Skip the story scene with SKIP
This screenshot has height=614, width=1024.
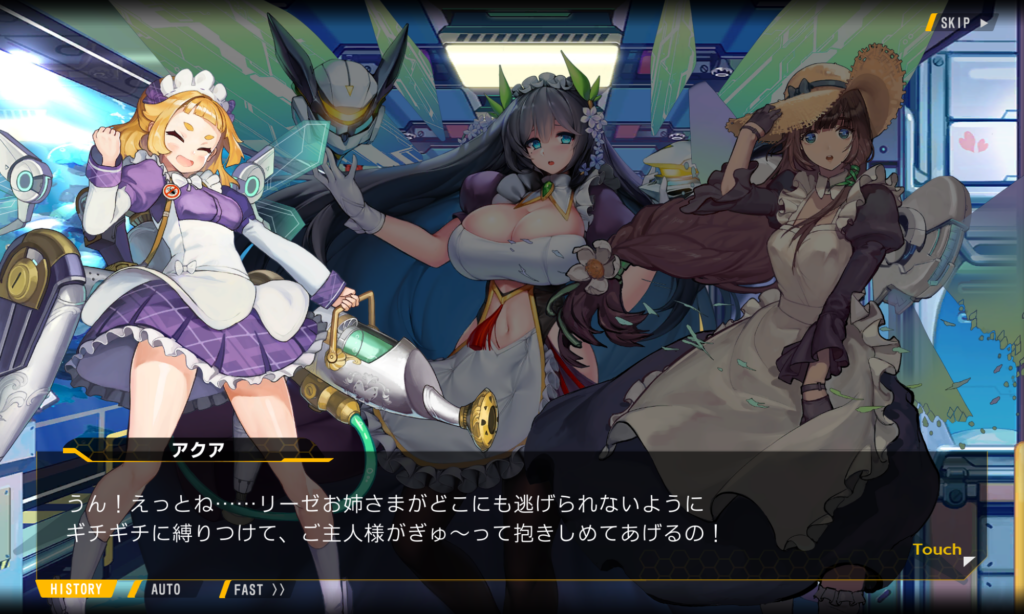pyautogui.click(x=961, y=22)
